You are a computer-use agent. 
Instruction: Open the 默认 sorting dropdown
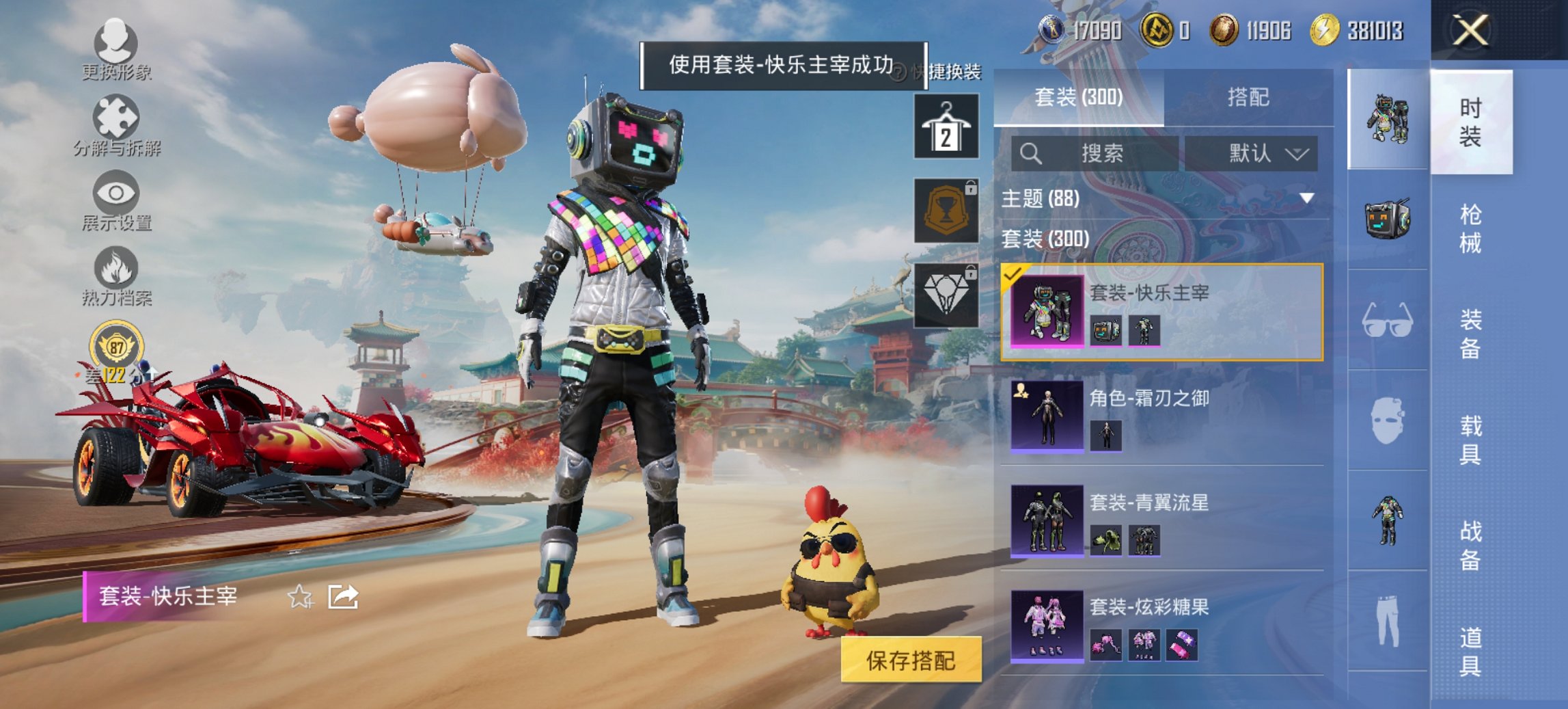coord(1256,153)
